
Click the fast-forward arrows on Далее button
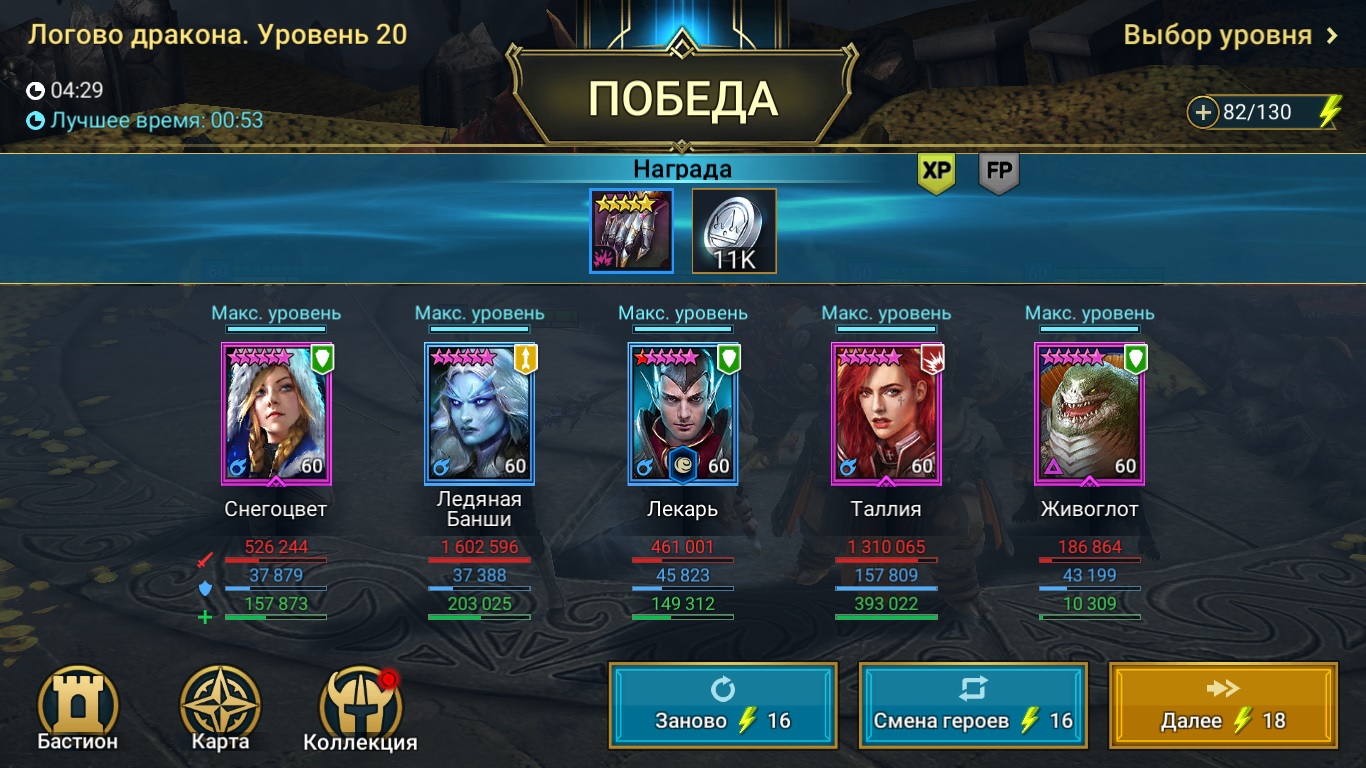(x=1223, y=690)
